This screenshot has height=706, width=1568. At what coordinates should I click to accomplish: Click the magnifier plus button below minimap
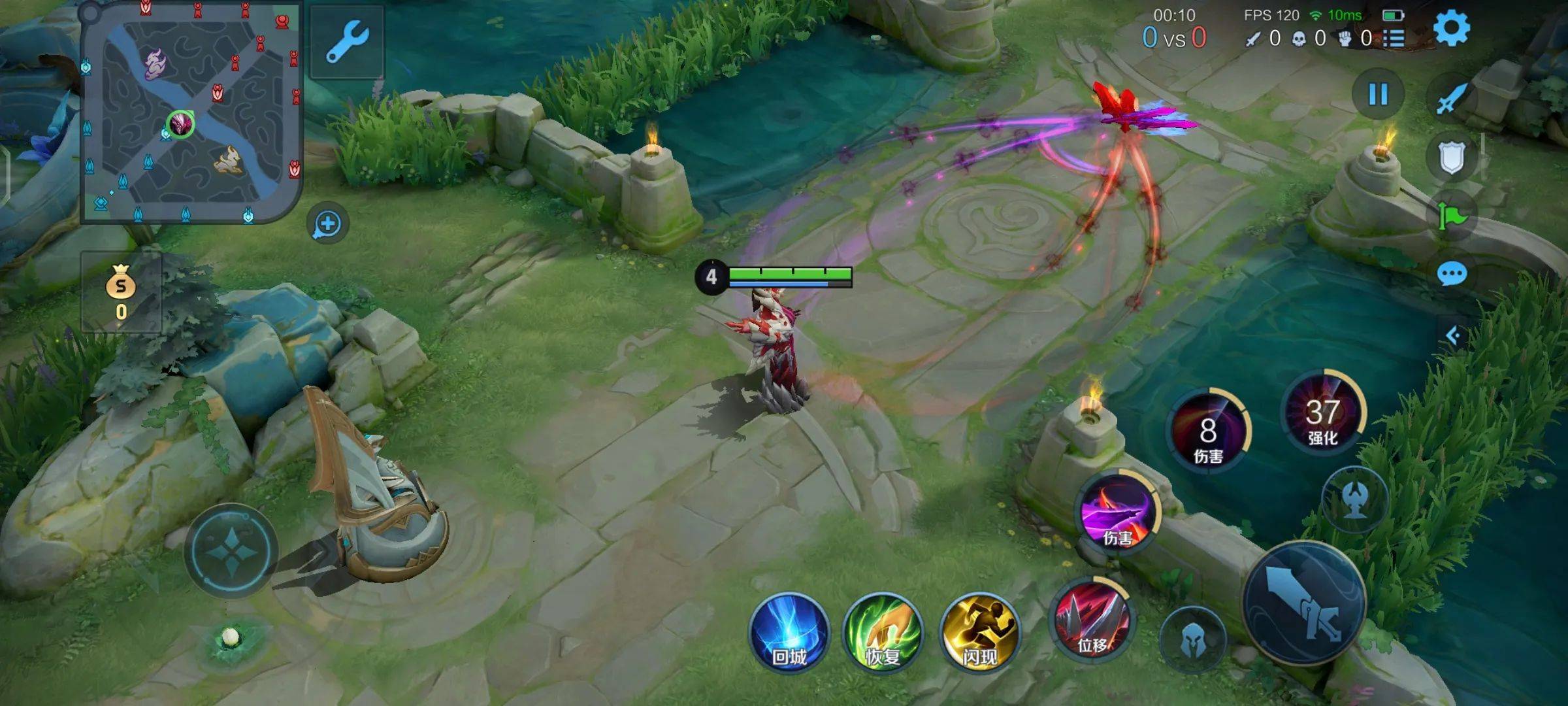pos(327,224)
